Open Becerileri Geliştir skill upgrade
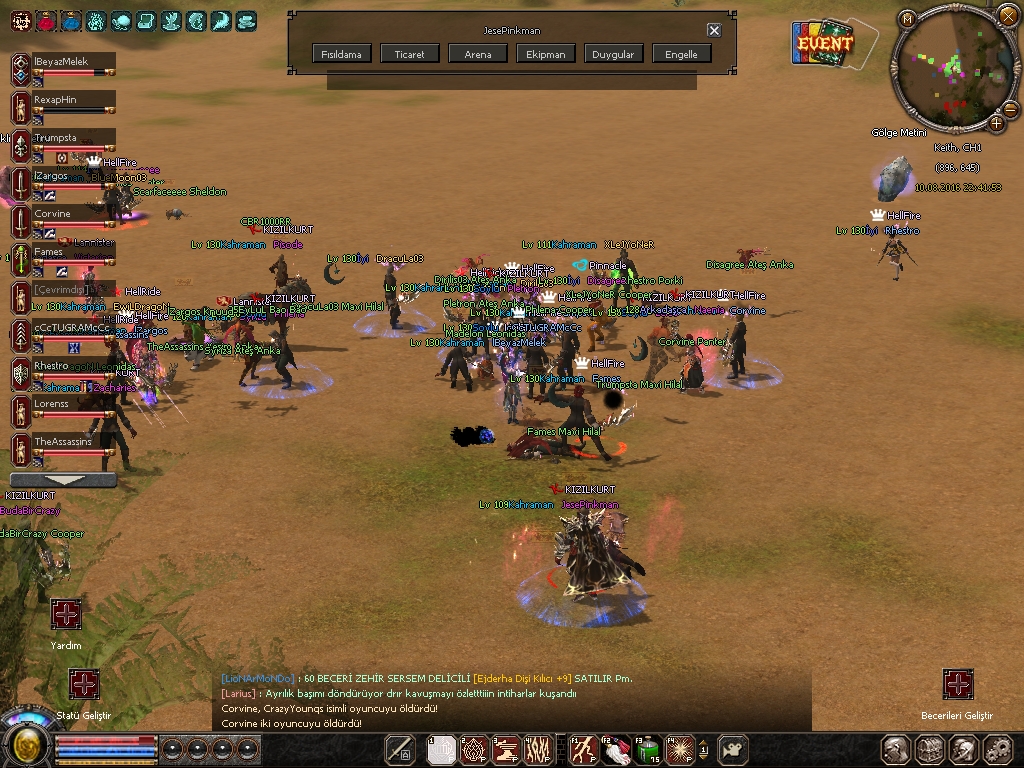The width and height of the screenshot is (1024, 768). (958, 685)
